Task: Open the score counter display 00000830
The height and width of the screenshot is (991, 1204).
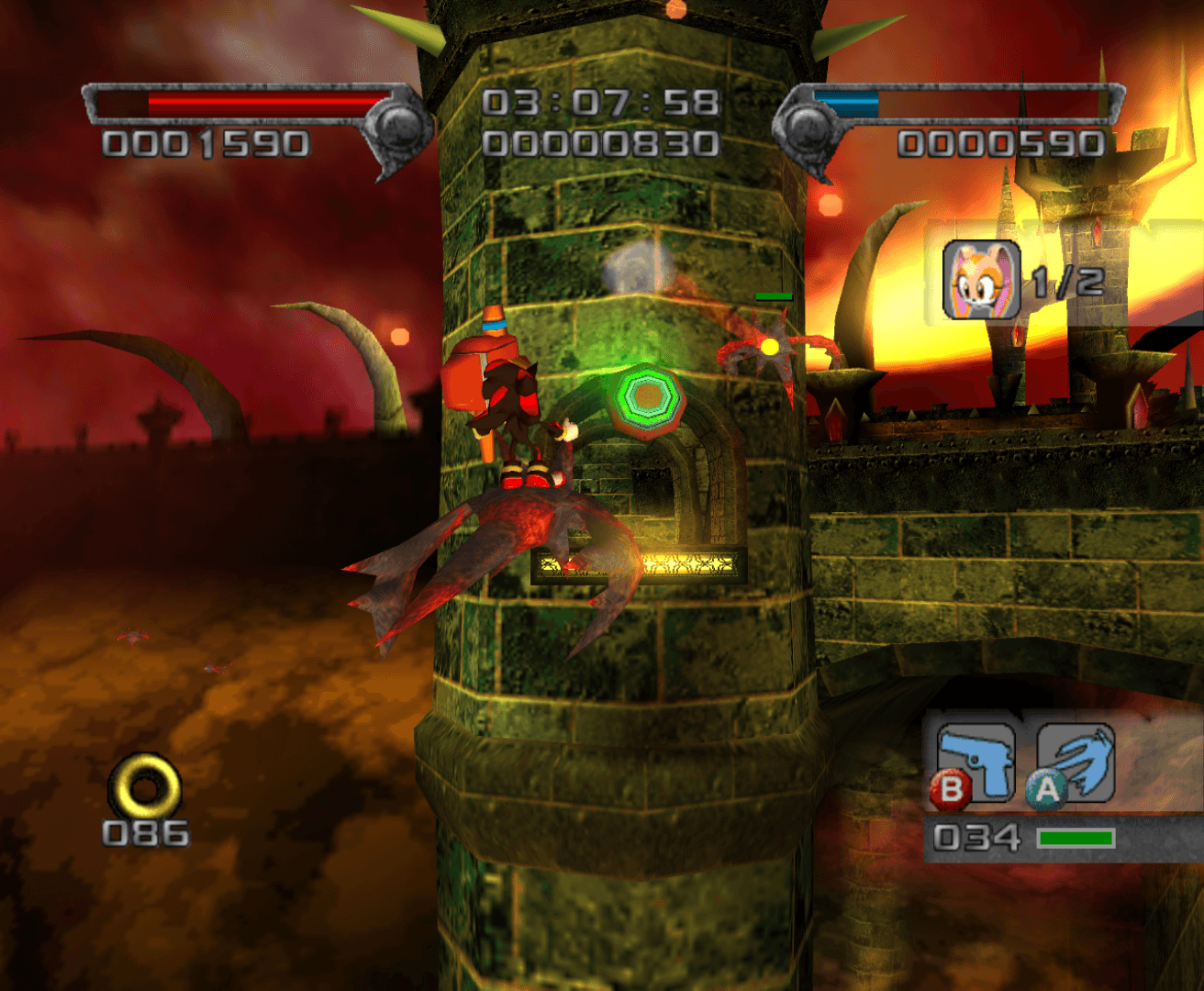Action: (x=601, y=142)
